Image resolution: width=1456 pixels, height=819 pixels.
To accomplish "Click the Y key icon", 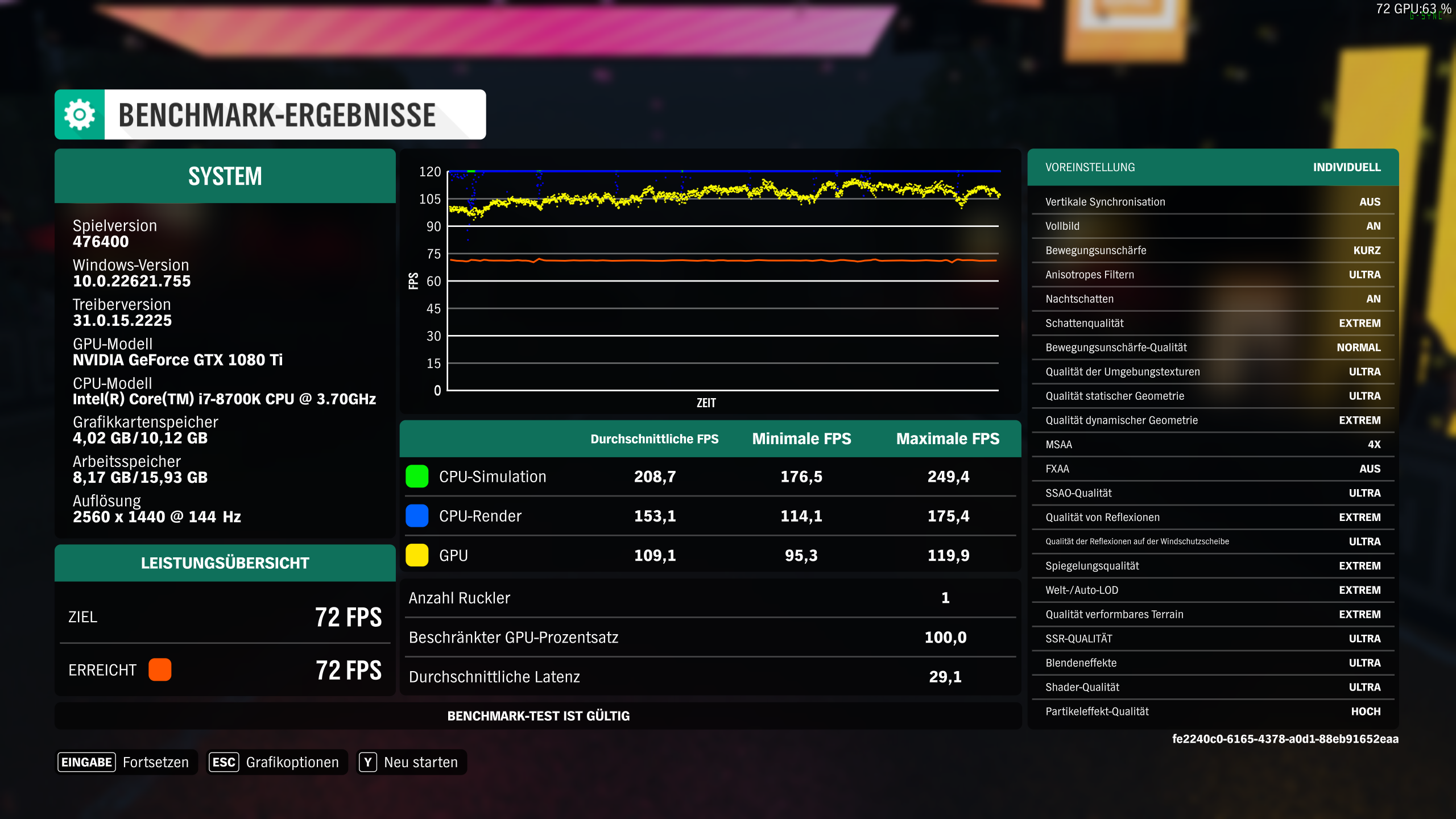I will [369, 762].
